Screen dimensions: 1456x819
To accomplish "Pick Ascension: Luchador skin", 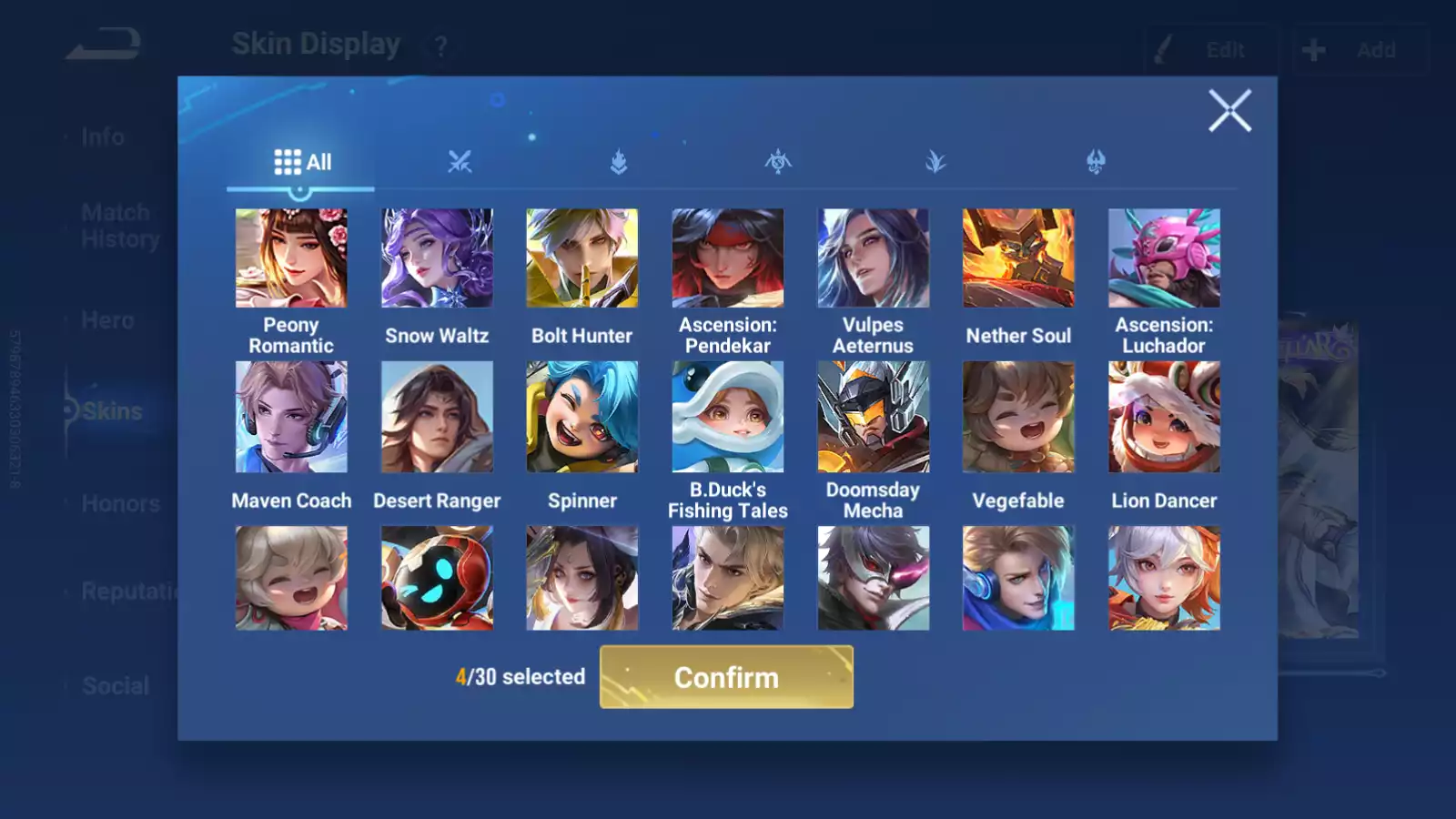I will point(1164,258).
